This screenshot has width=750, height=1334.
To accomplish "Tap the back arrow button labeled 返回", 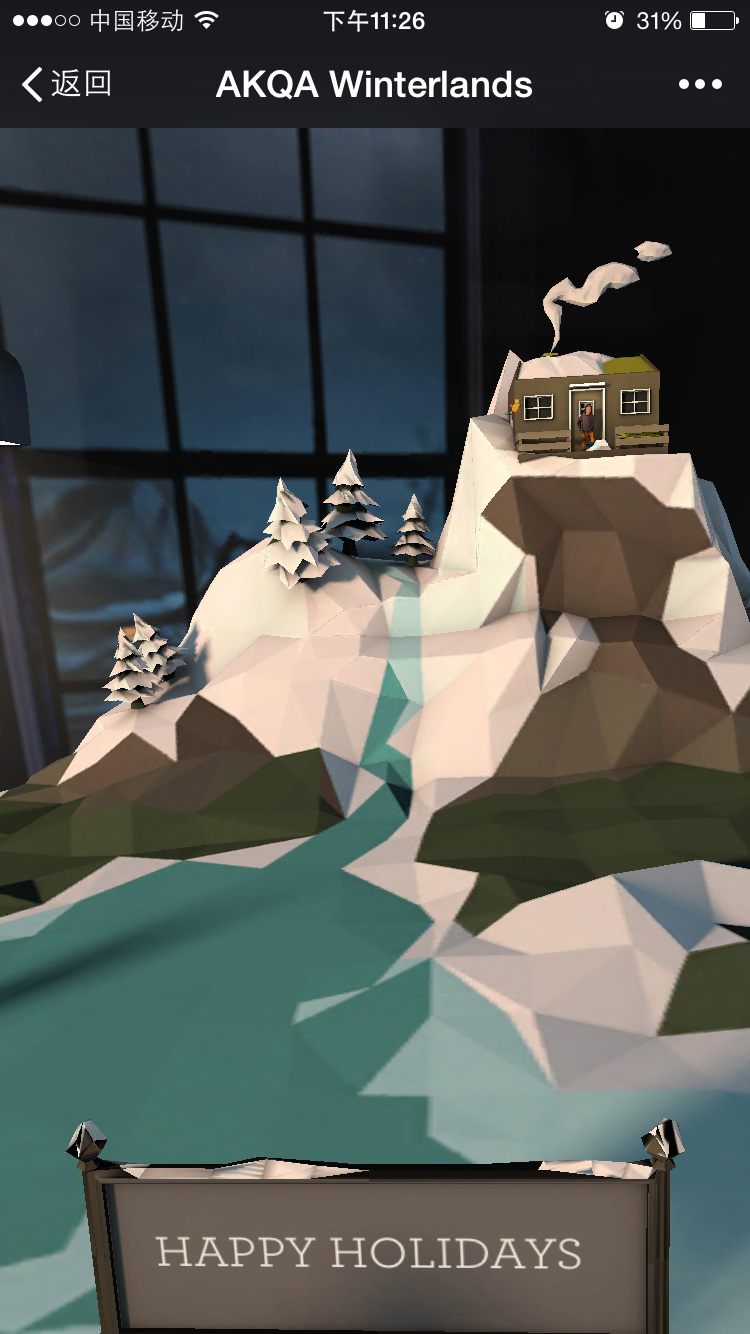I will point(66,85).
